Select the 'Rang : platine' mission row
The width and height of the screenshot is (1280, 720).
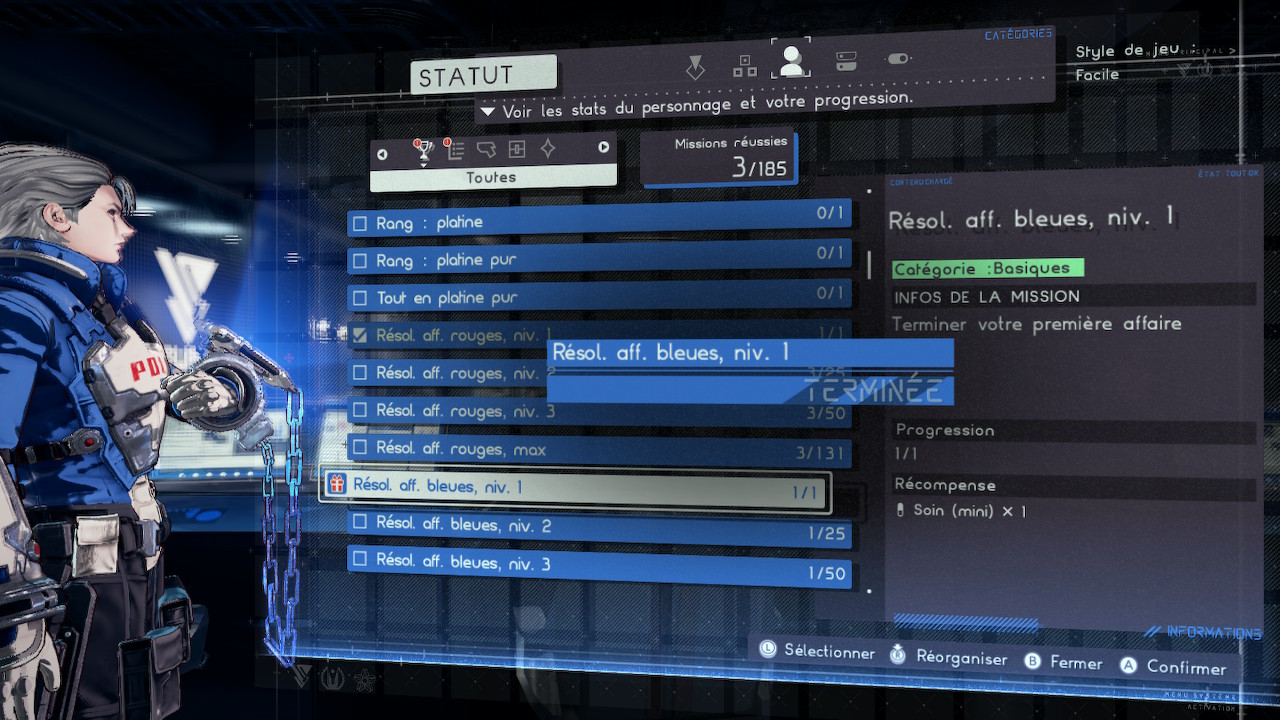click(x=598, y=222)
